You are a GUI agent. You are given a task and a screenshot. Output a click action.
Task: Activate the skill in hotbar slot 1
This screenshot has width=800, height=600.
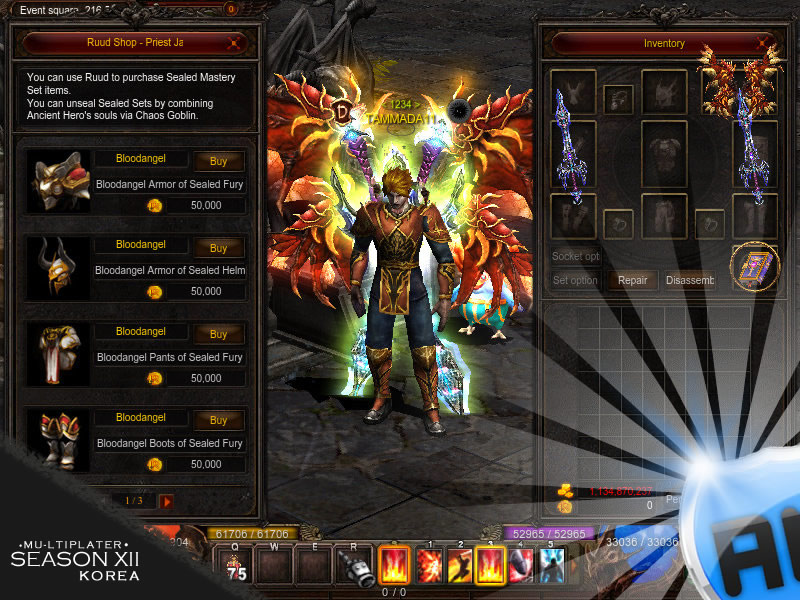pyautogui.click(x=430, y=565)
